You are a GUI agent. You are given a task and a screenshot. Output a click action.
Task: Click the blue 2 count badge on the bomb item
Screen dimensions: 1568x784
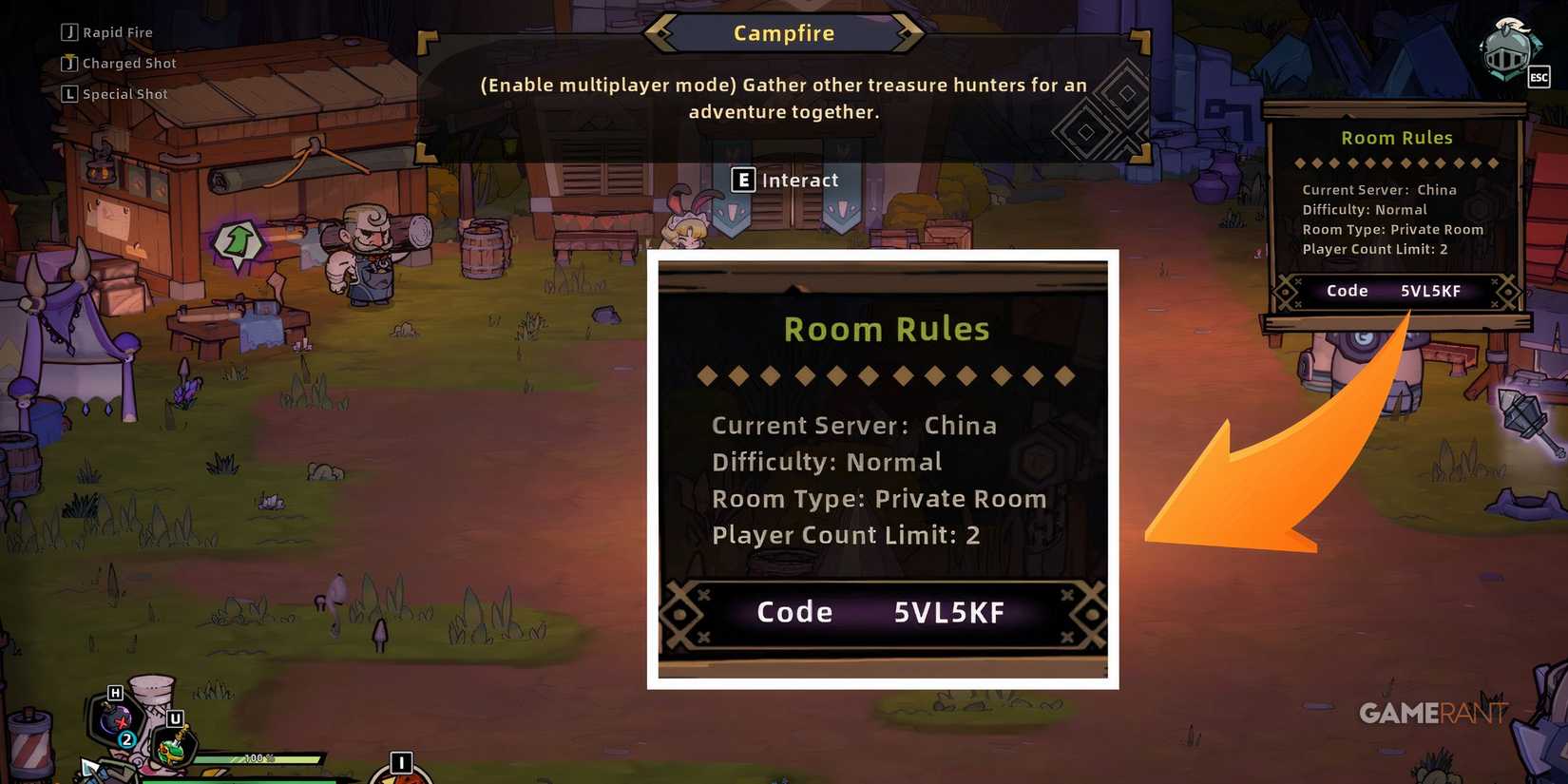click(x=126, y=738)
